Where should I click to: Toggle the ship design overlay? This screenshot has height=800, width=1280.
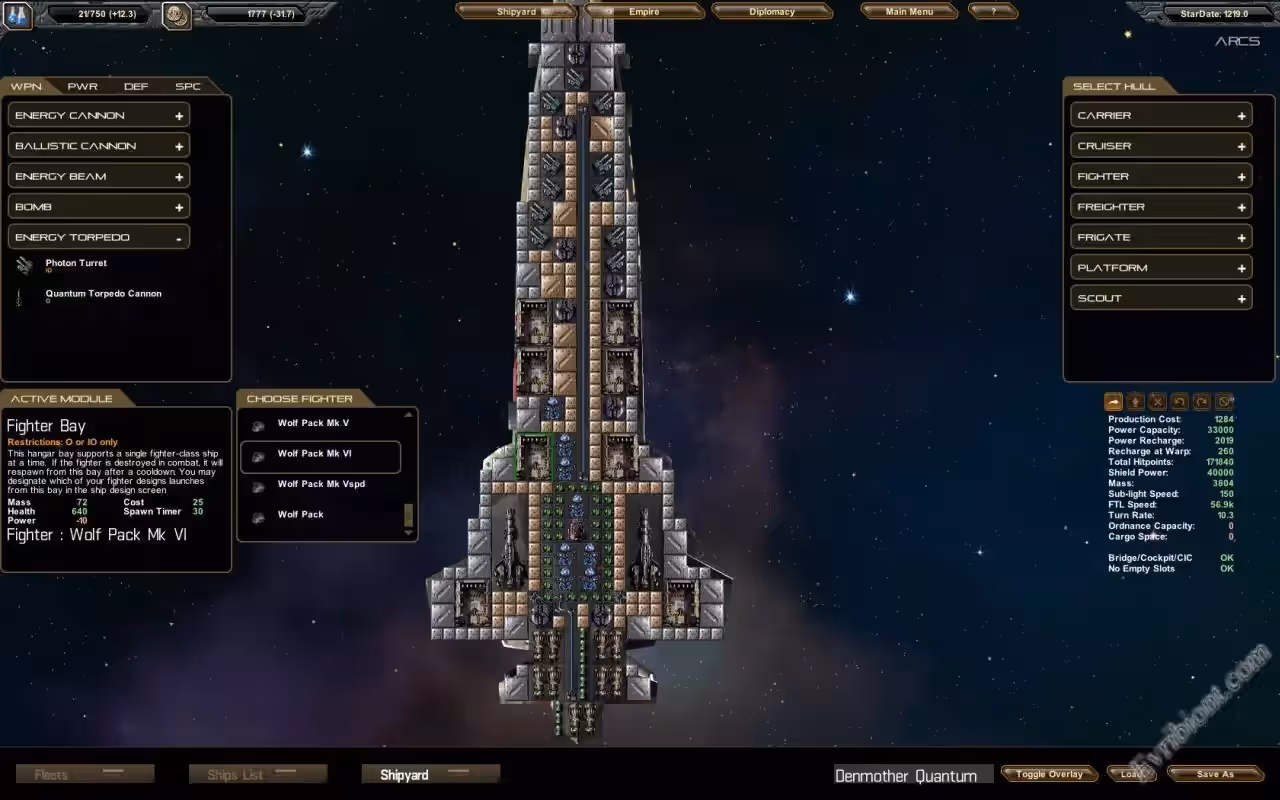point(1049,774)
